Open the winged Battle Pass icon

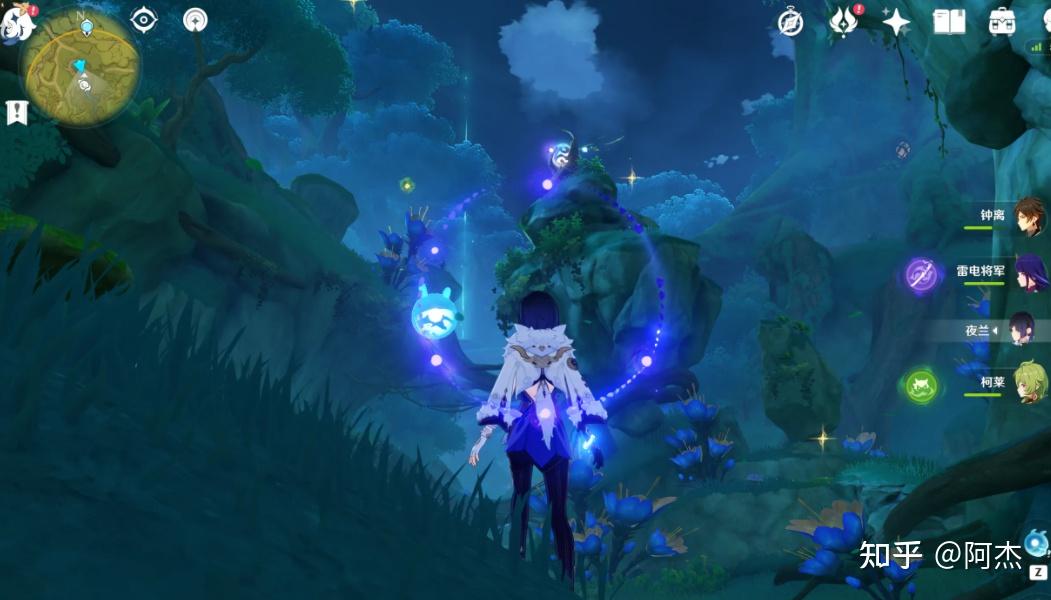coord(843,22)
